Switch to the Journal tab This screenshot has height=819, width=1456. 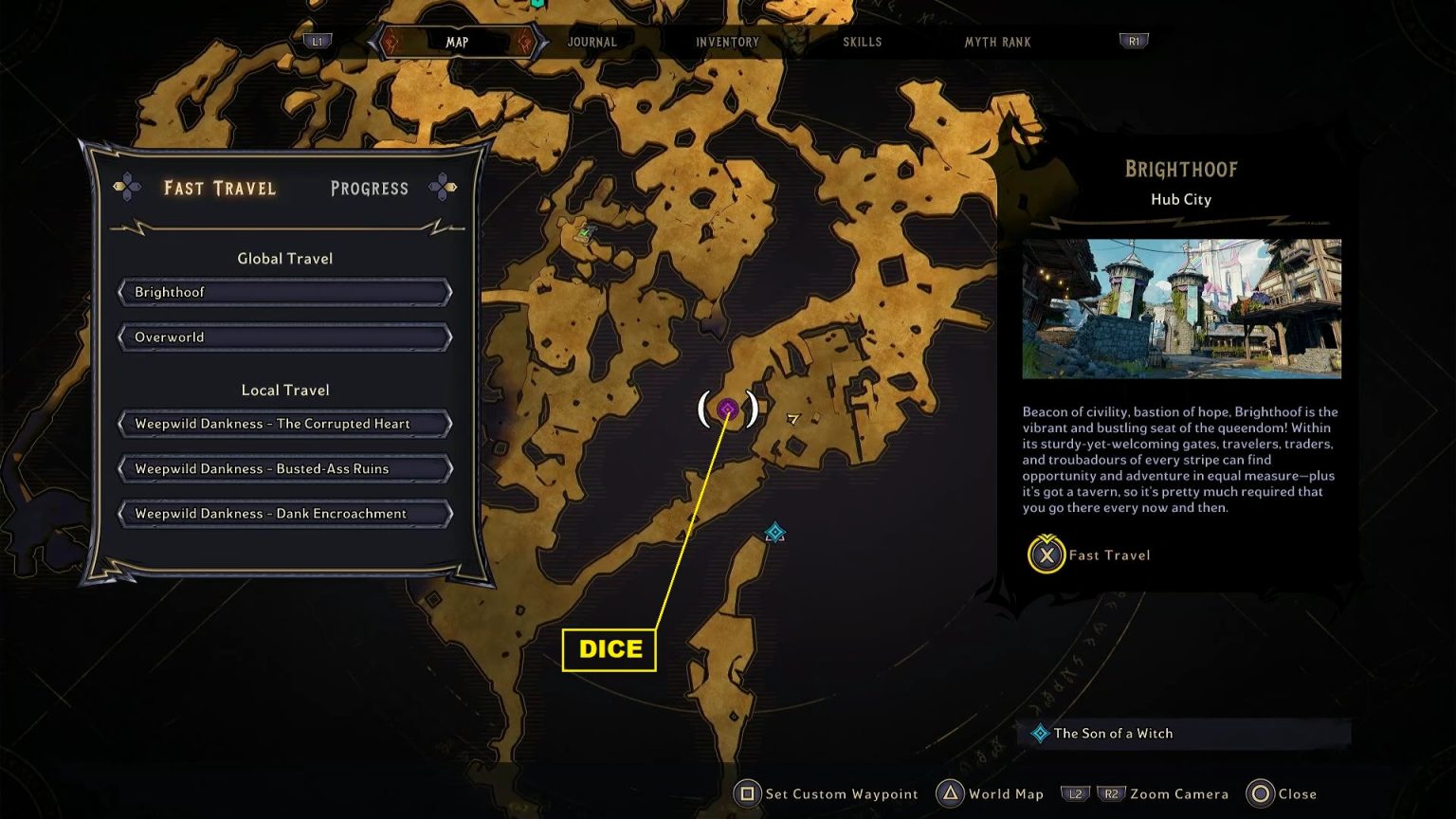click(591, 42)
